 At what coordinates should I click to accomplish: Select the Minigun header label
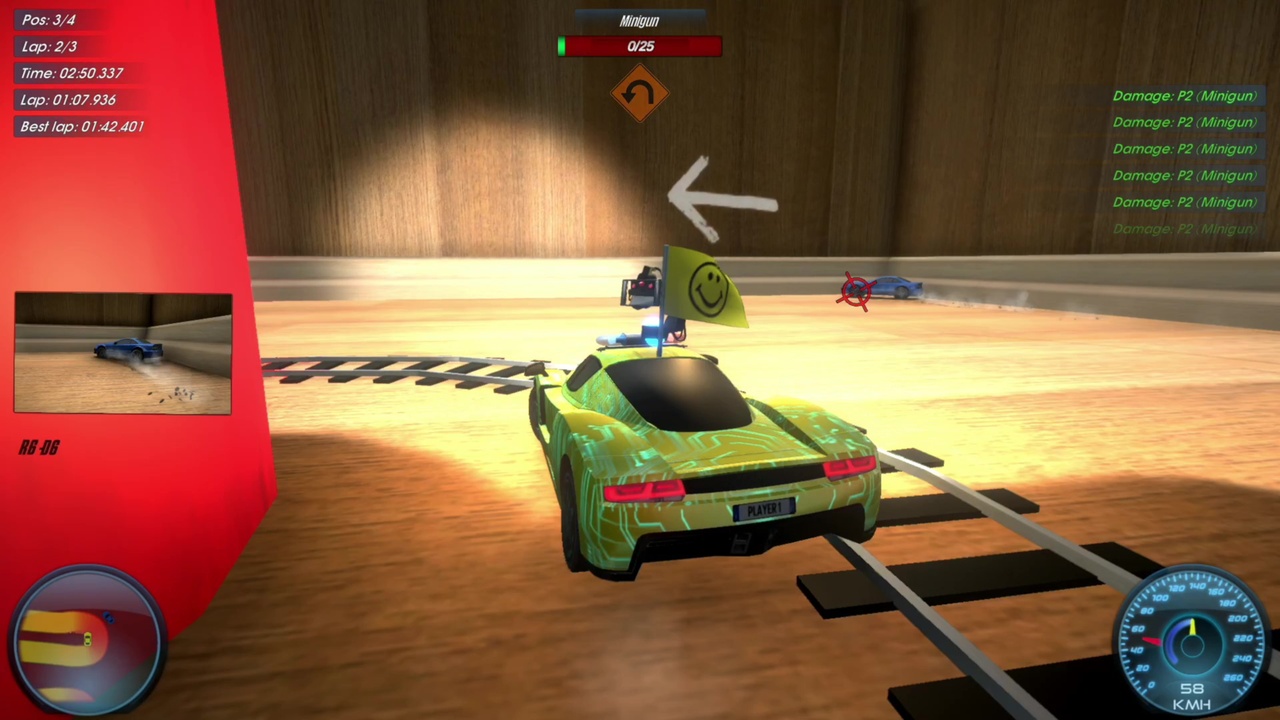click(x=639, y=21)
